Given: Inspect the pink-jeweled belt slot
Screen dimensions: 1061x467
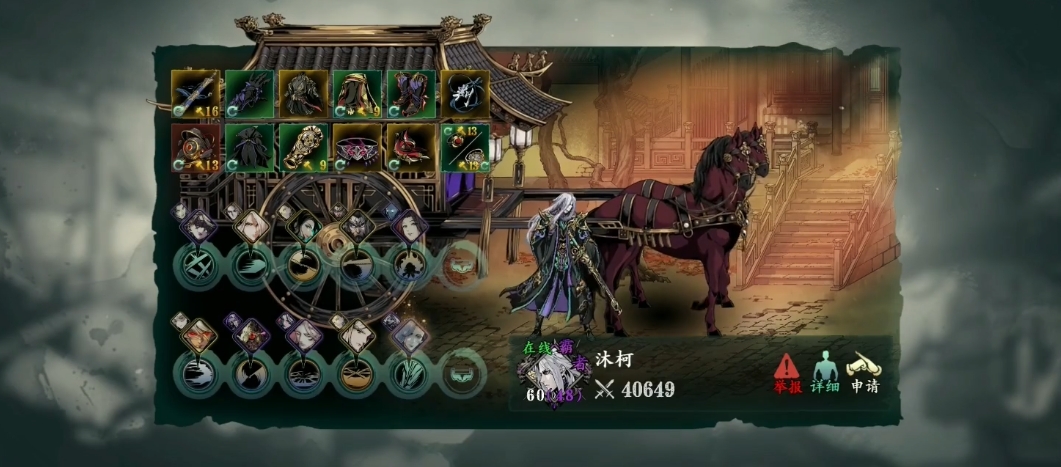Looking at the screenshot, I should click(357, 147).
